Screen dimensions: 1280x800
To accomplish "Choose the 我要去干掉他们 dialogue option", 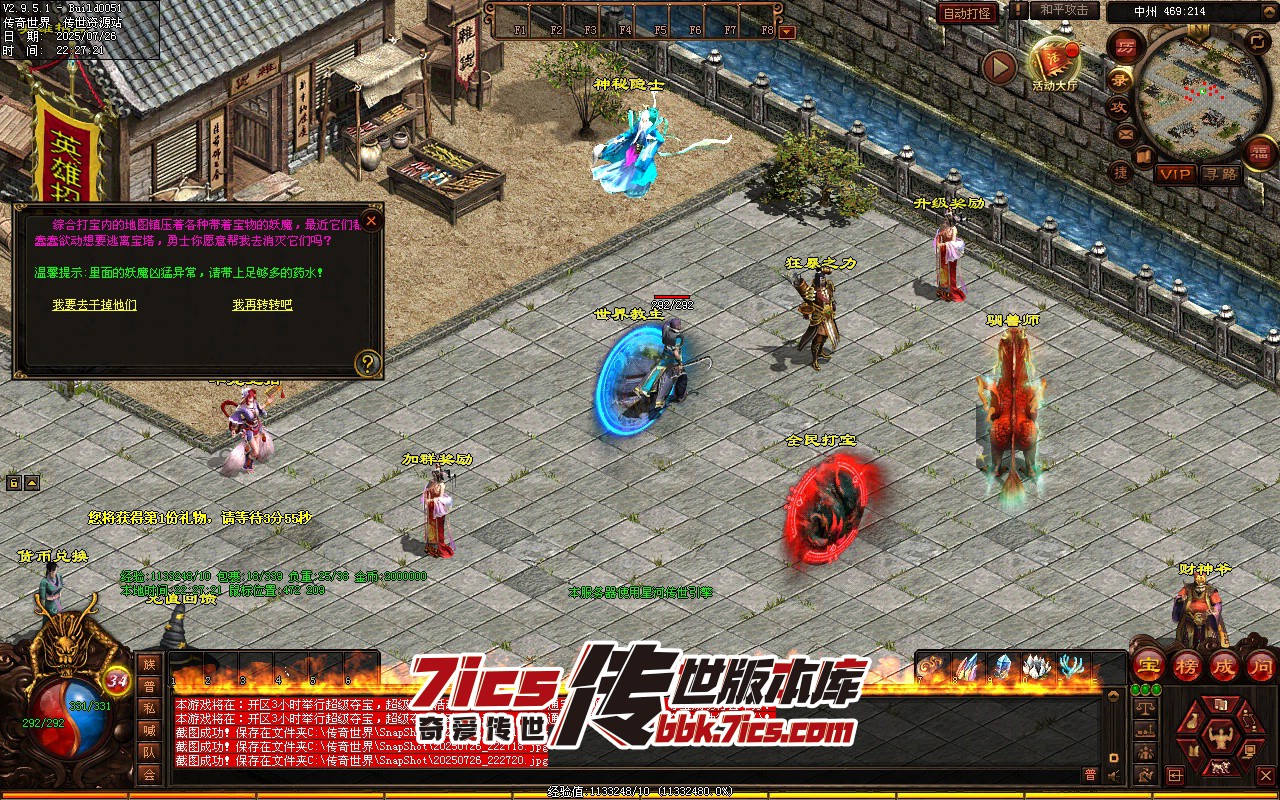I will coord(94,305).
